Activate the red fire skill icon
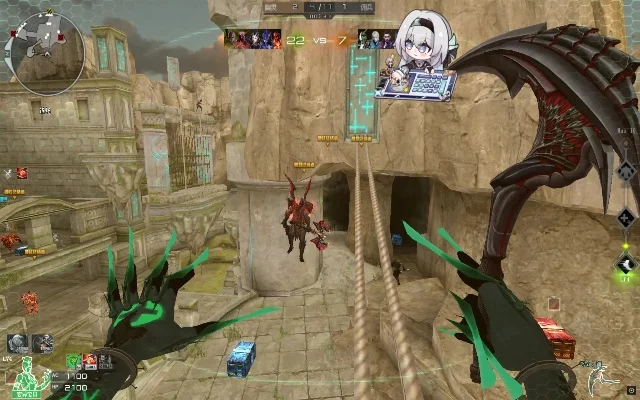640x400 pixels. (x=90, y=360)
